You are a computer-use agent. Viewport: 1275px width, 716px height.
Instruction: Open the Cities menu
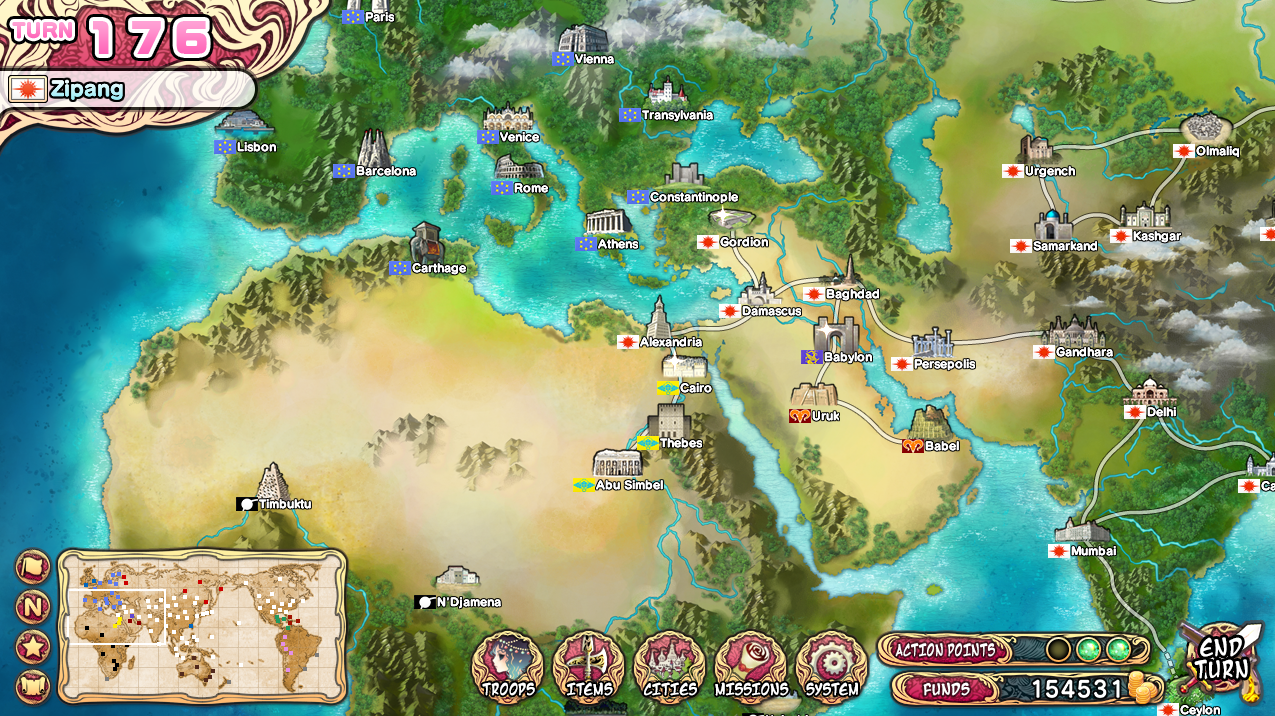coord(669,664)
